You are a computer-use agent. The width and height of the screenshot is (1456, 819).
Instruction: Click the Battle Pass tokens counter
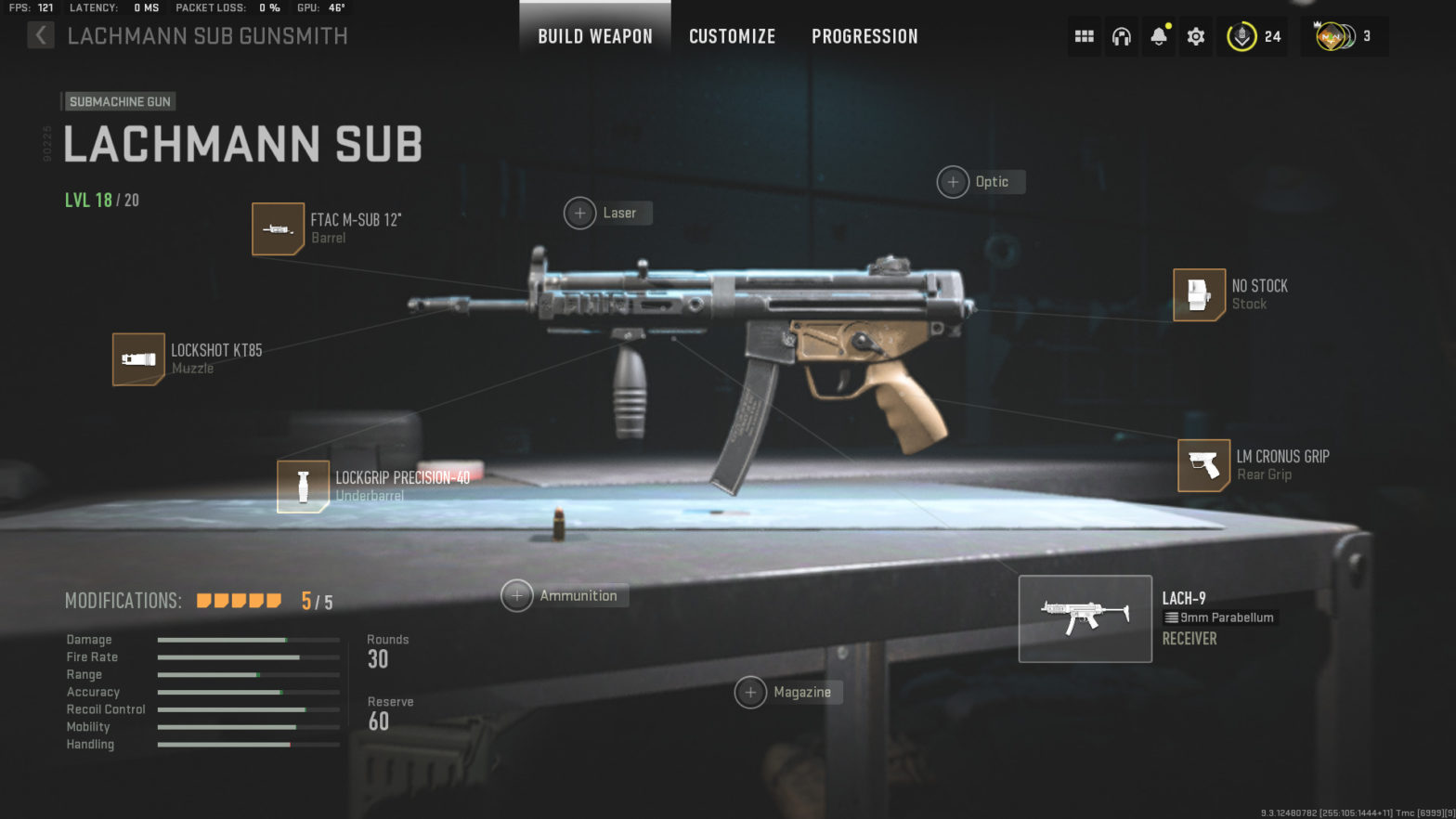click(x=1253, y=36)
